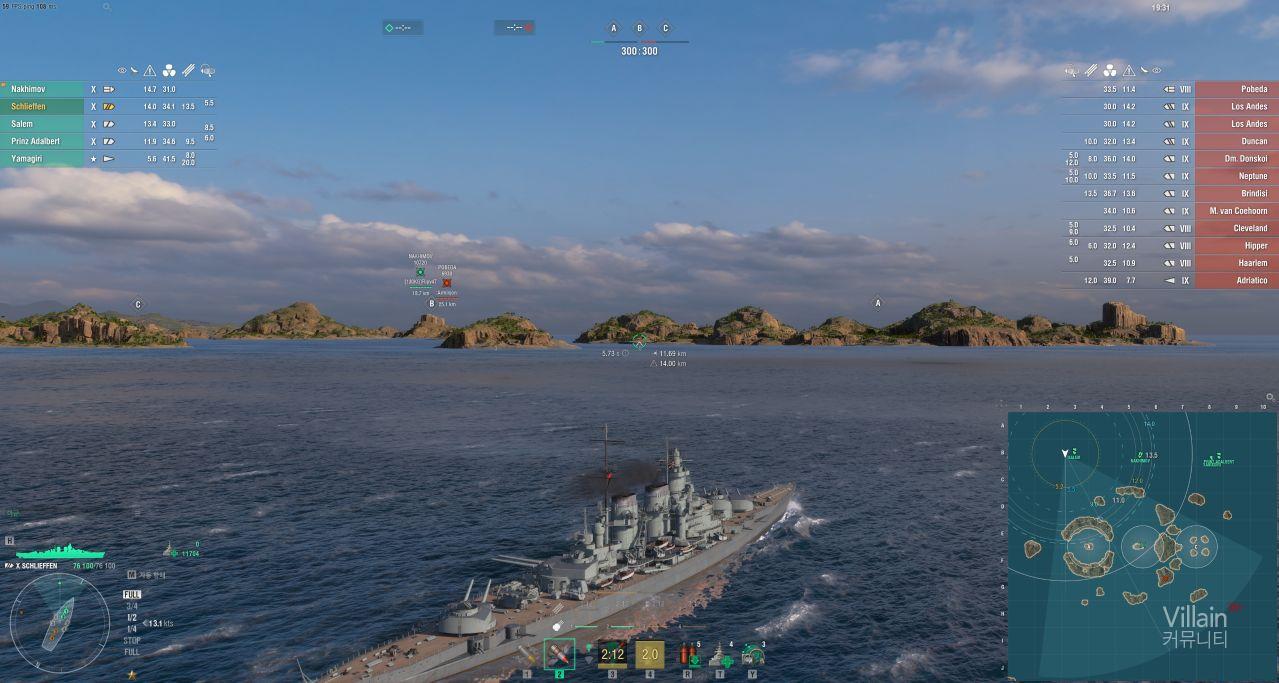The image size is (1279, 683).
Task: Select the torpedo slot showing 2:12 reload
Action: 613,654
